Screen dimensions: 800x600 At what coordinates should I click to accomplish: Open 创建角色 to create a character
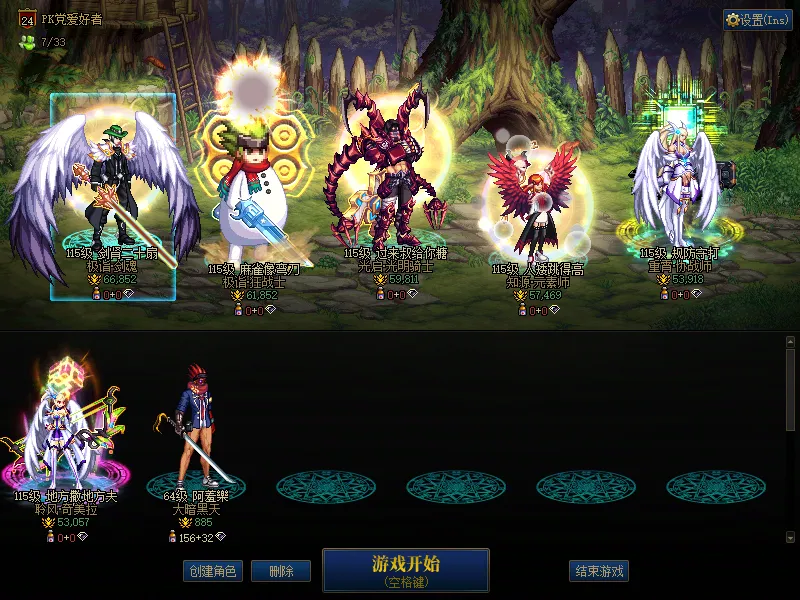click(212, 571)
